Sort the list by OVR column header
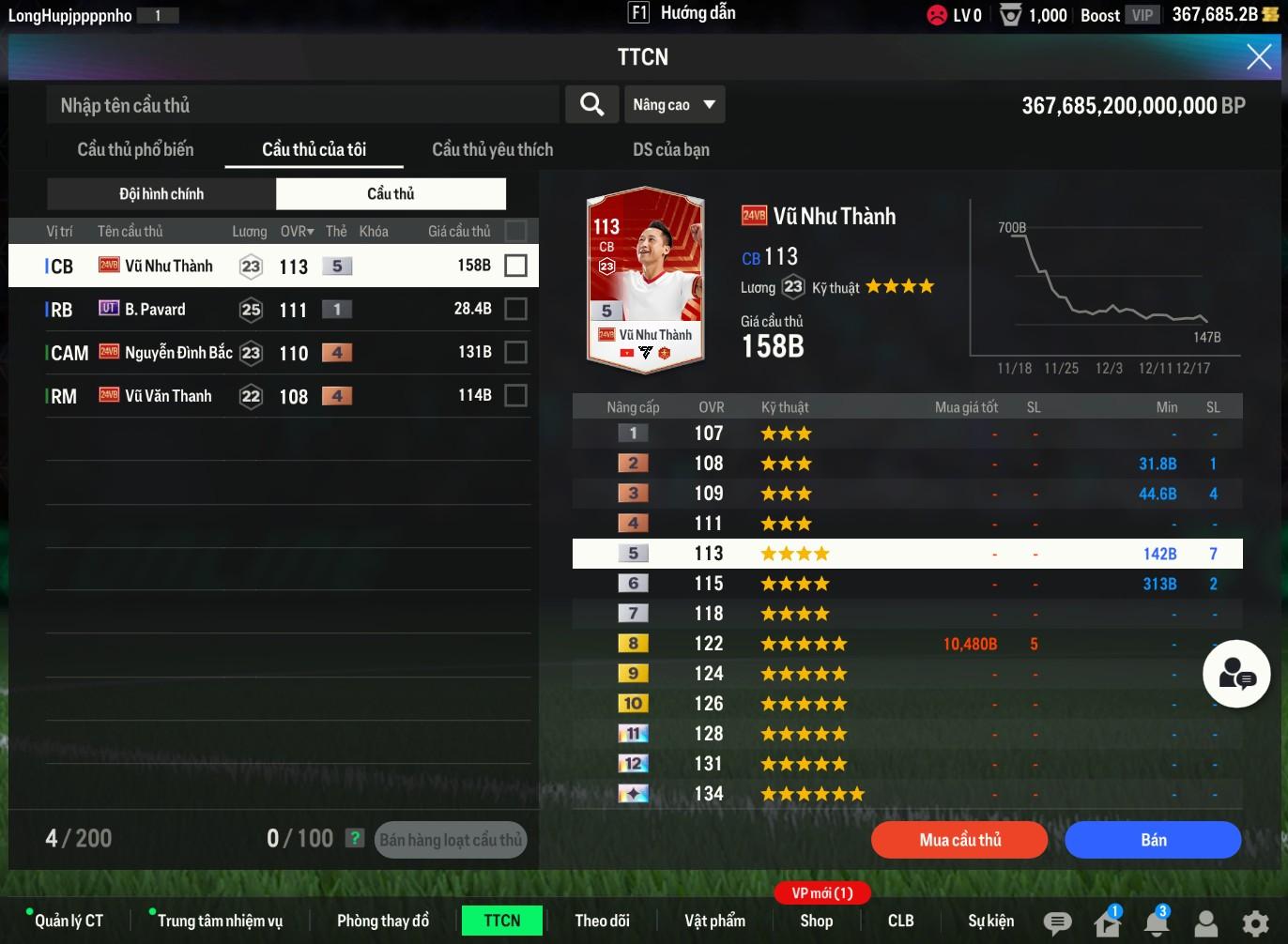 297,231
